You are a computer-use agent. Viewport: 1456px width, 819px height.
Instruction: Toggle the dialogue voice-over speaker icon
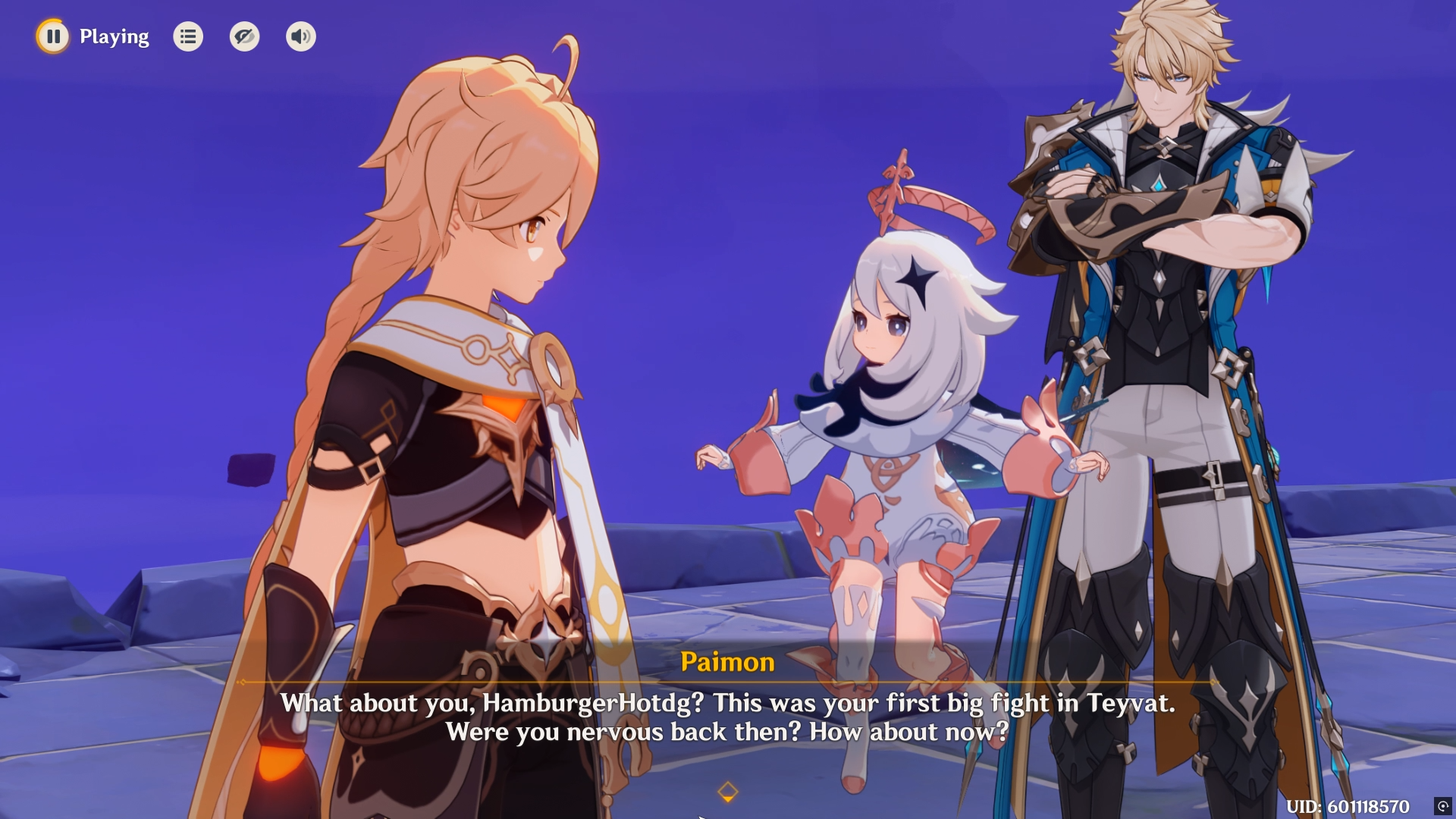click(x=301, y=36)
